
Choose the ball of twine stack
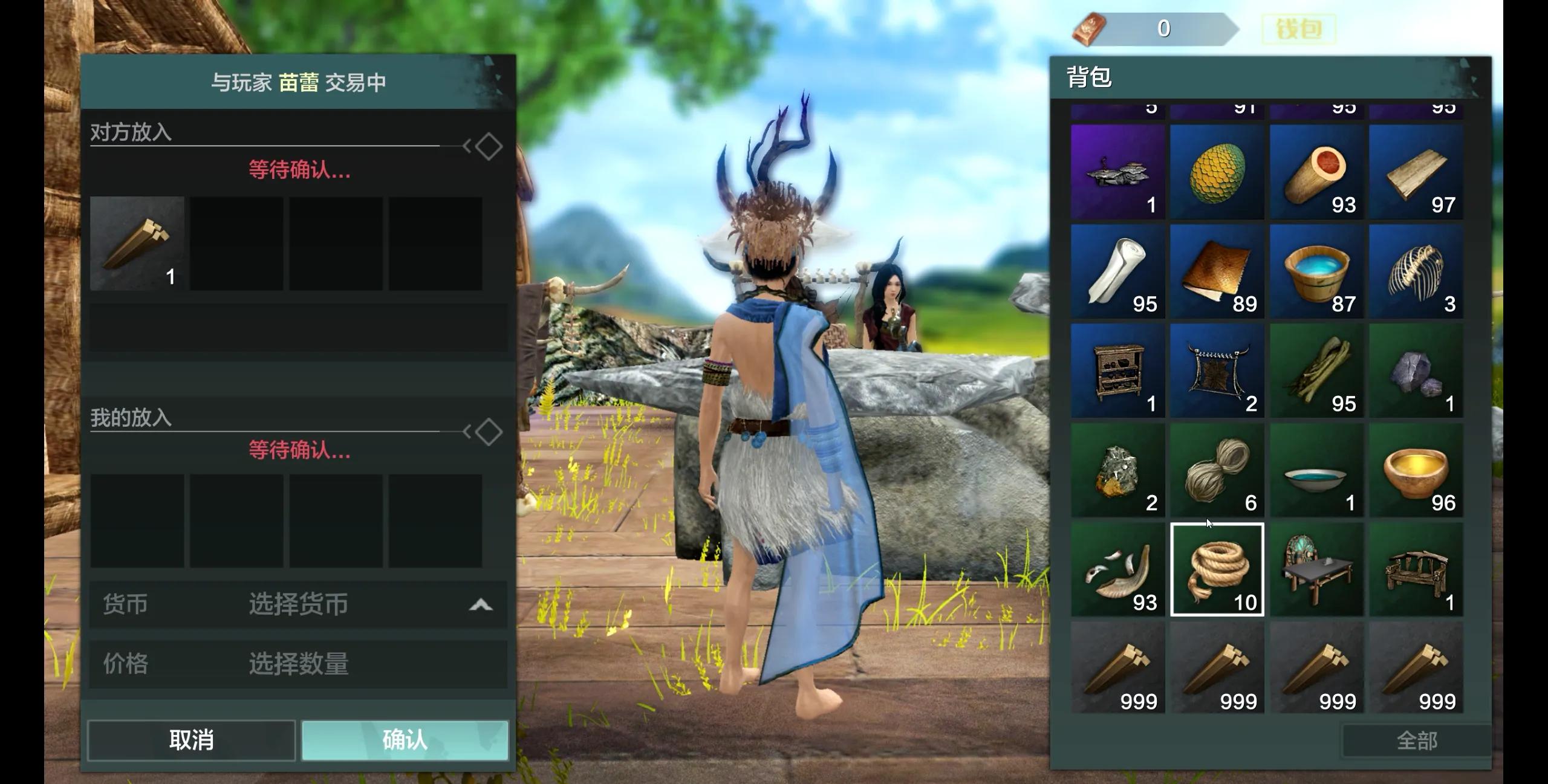point(1217,470)
